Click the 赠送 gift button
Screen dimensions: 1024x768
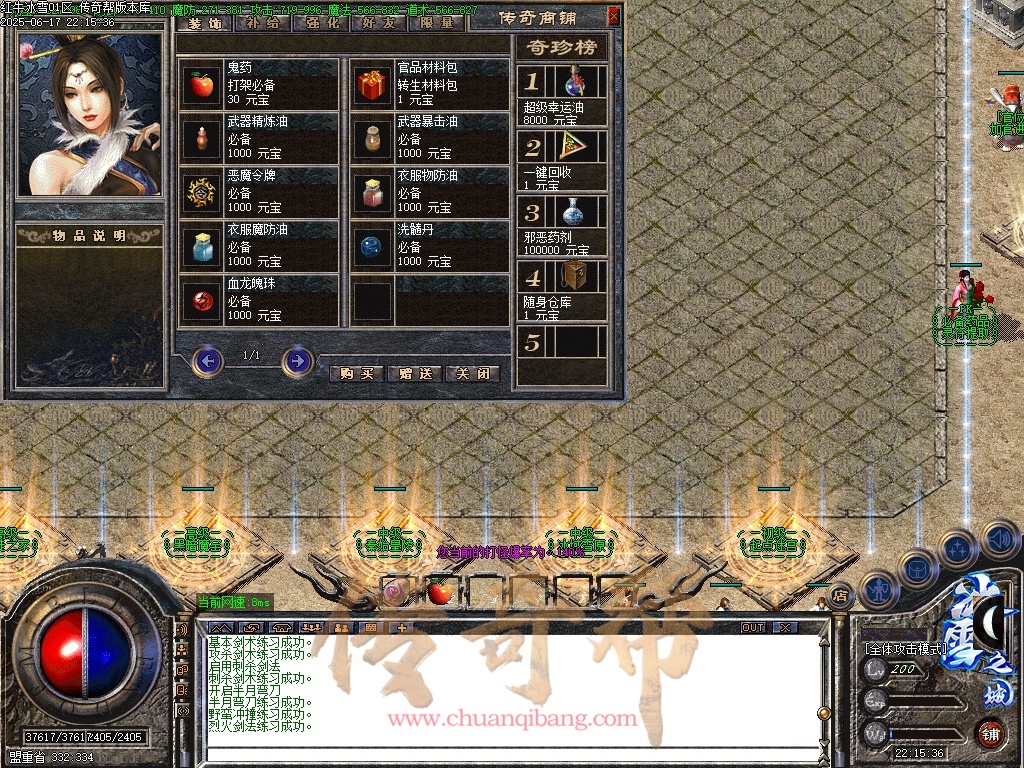[x=414, y=374]
